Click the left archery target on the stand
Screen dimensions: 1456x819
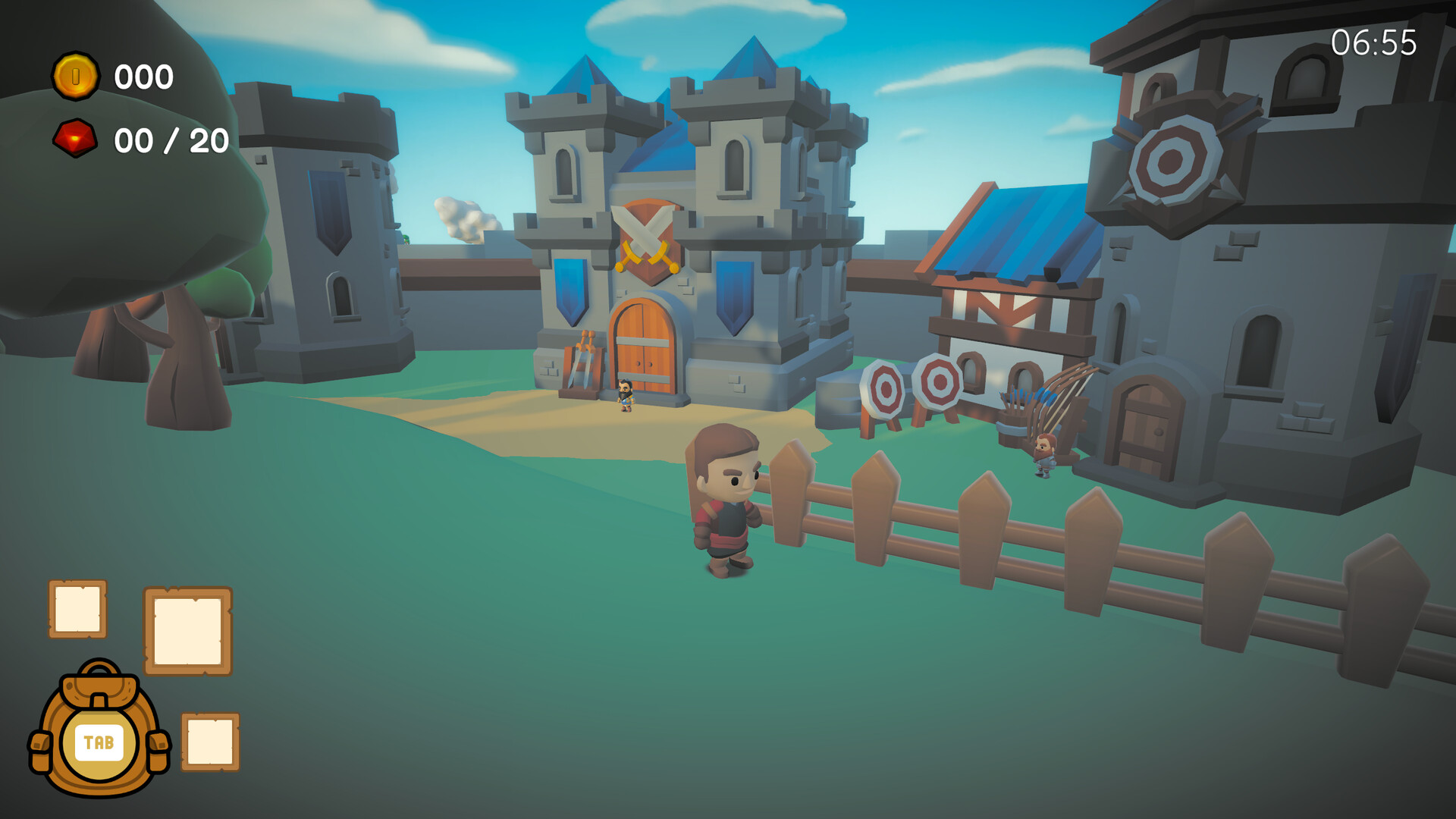pos(886,388)
